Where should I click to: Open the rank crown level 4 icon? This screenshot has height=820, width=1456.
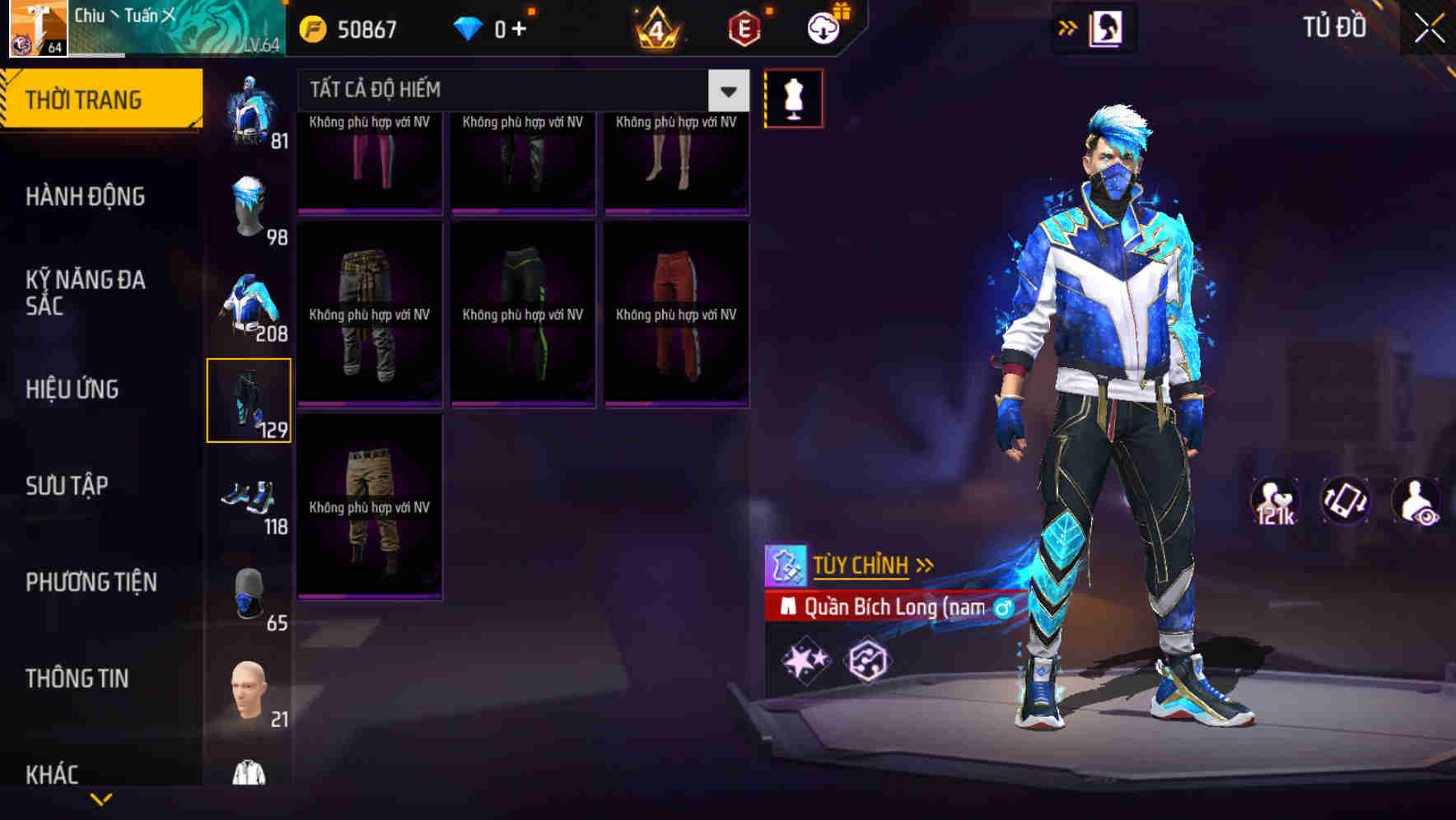point(658,28)
